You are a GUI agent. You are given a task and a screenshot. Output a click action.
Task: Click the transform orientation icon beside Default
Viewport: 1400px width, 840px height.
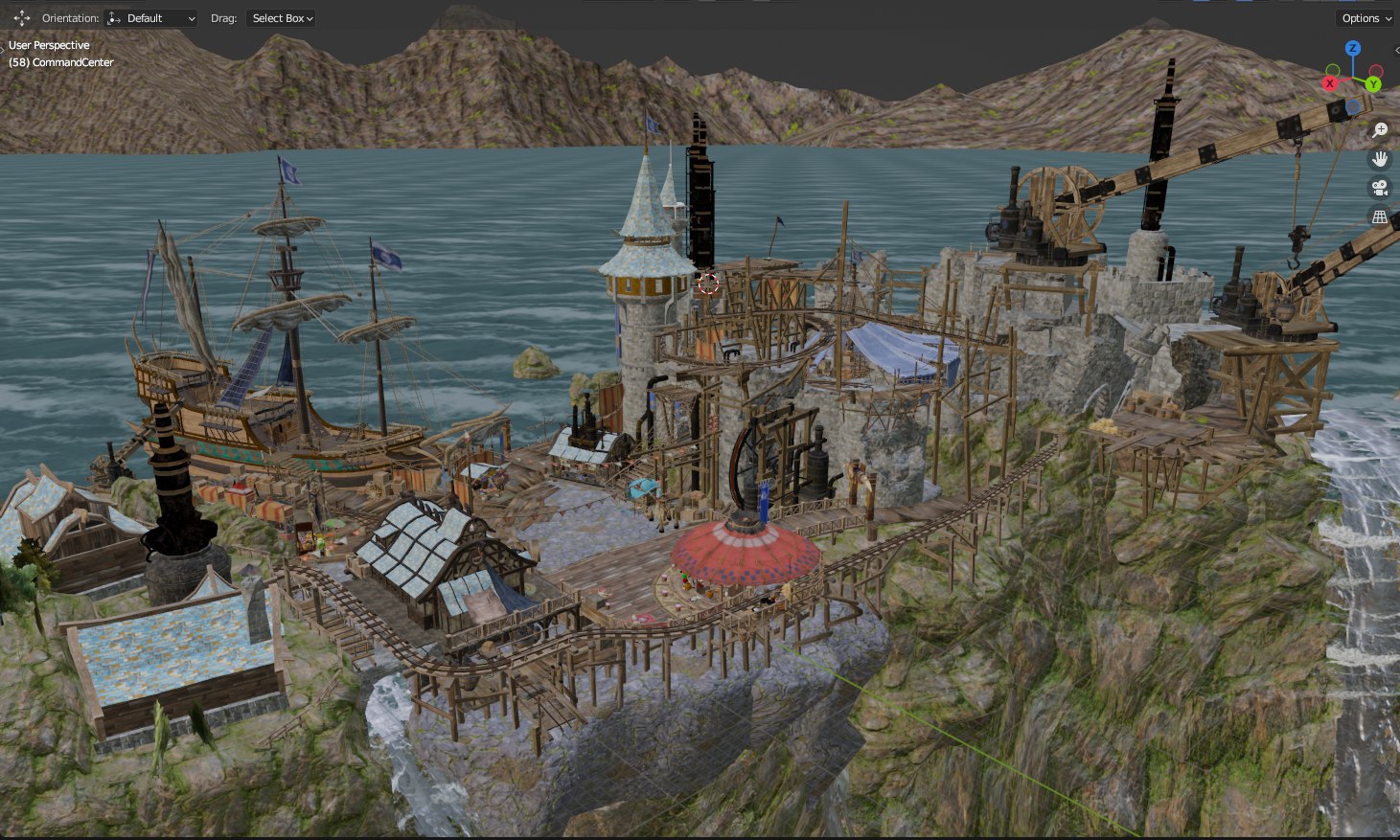pos(113,18)
